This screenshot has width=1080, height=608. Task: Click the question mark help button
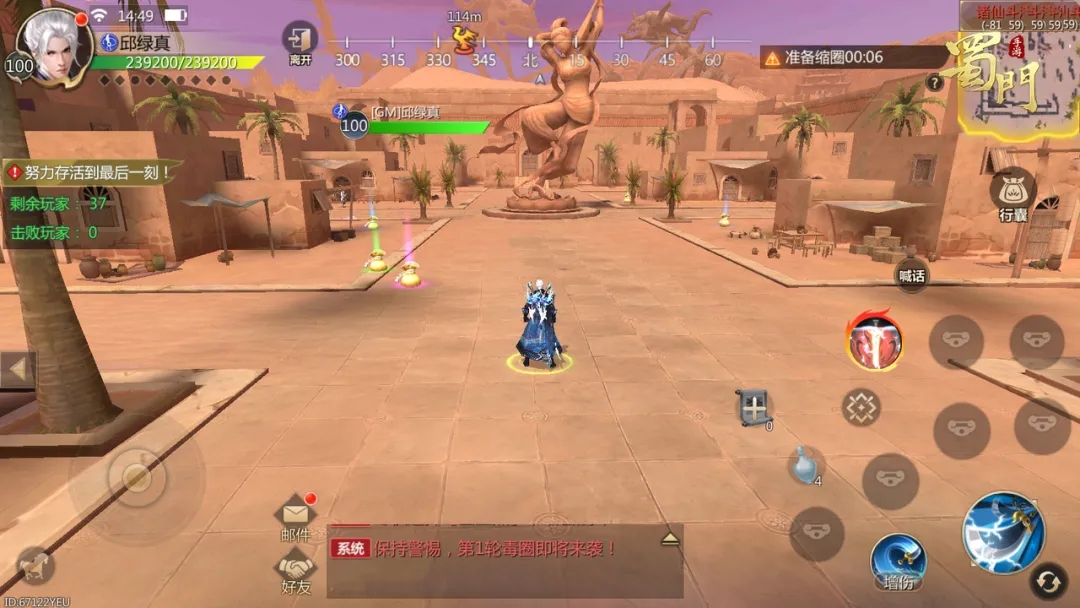coord(935,83)
